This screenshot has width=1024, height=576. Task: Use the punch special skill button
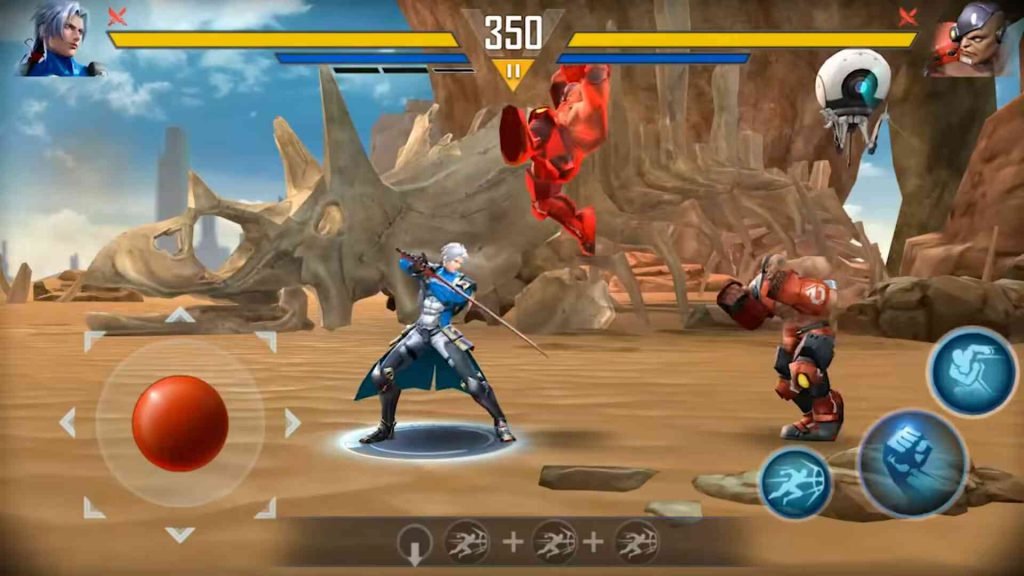pos(971,372)
